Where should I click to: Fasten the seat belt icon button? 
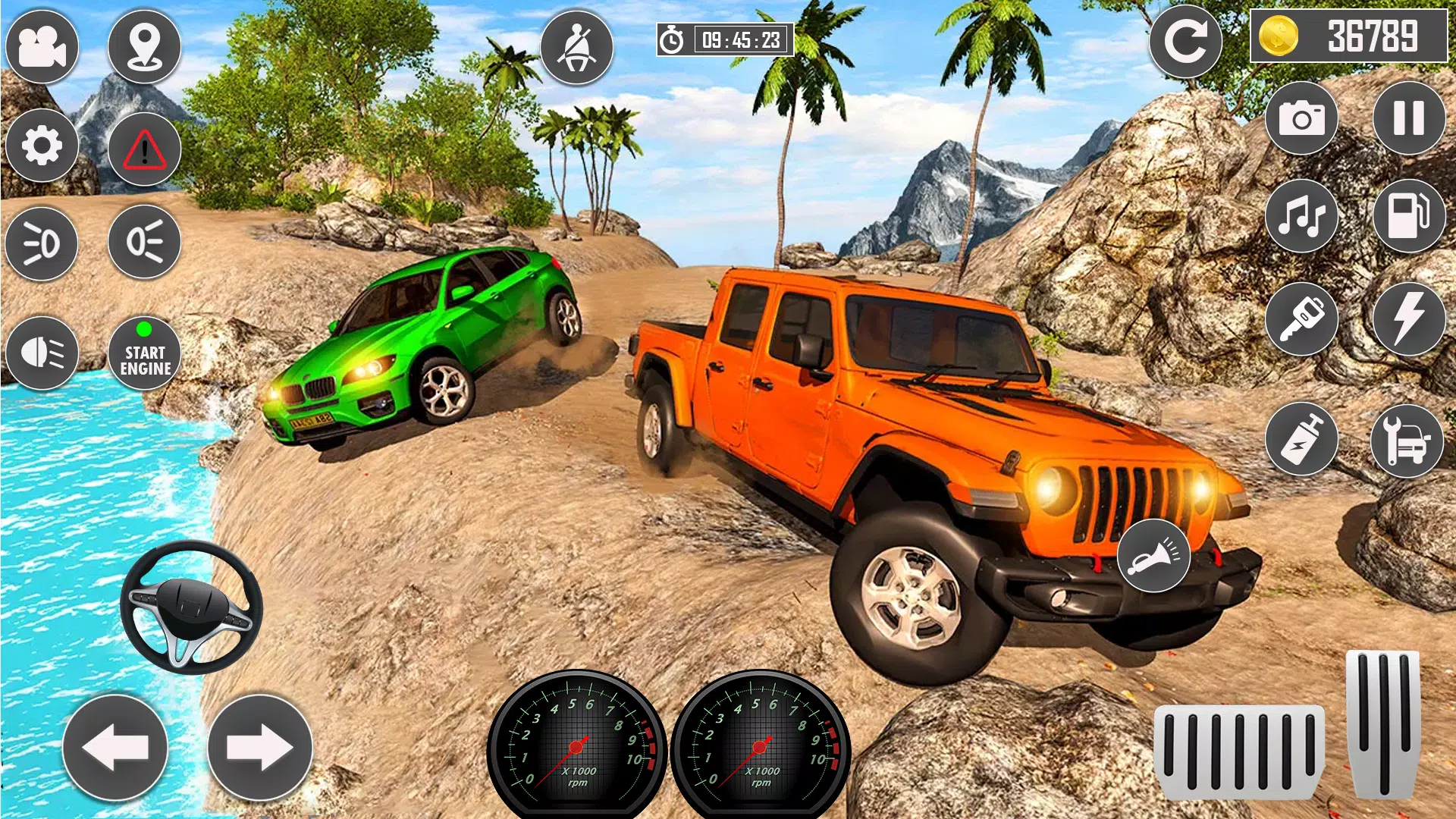coord(576,47)
